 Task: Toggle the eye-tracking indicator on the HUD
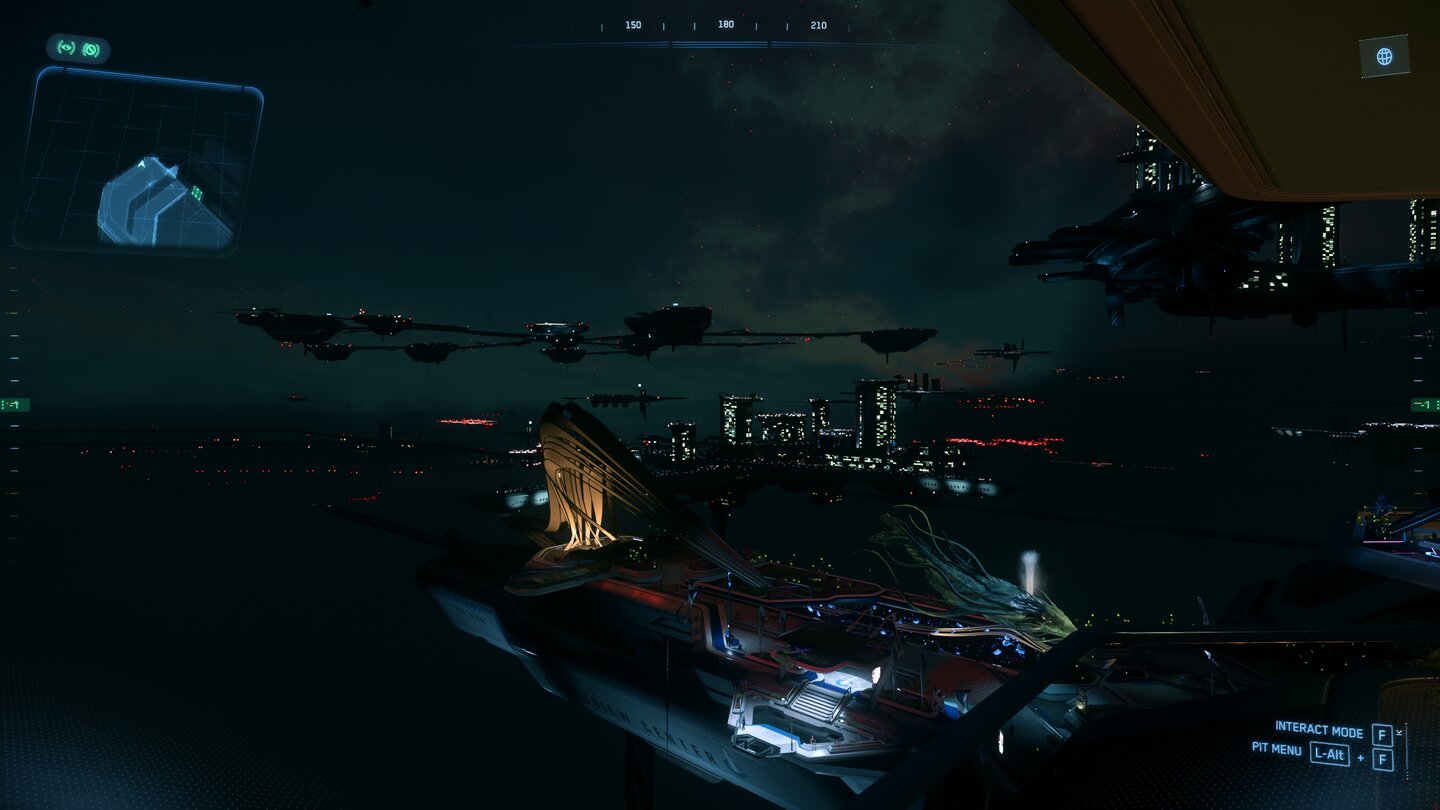point(68,49)
